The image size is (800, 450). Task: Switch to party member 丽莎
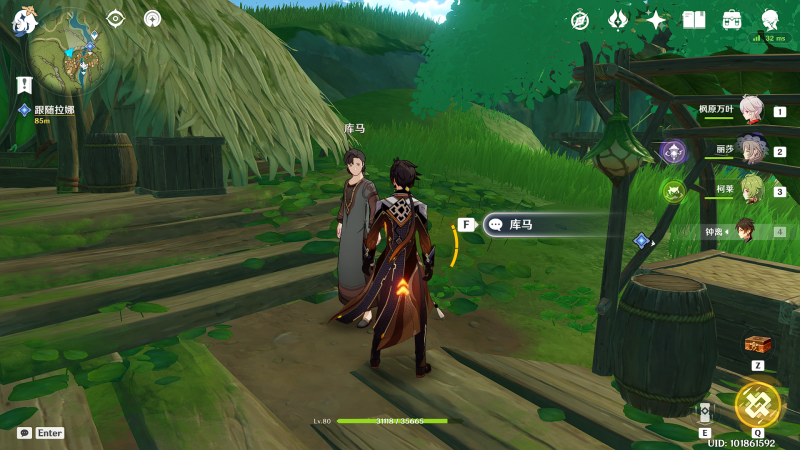[x=750, y=151]
